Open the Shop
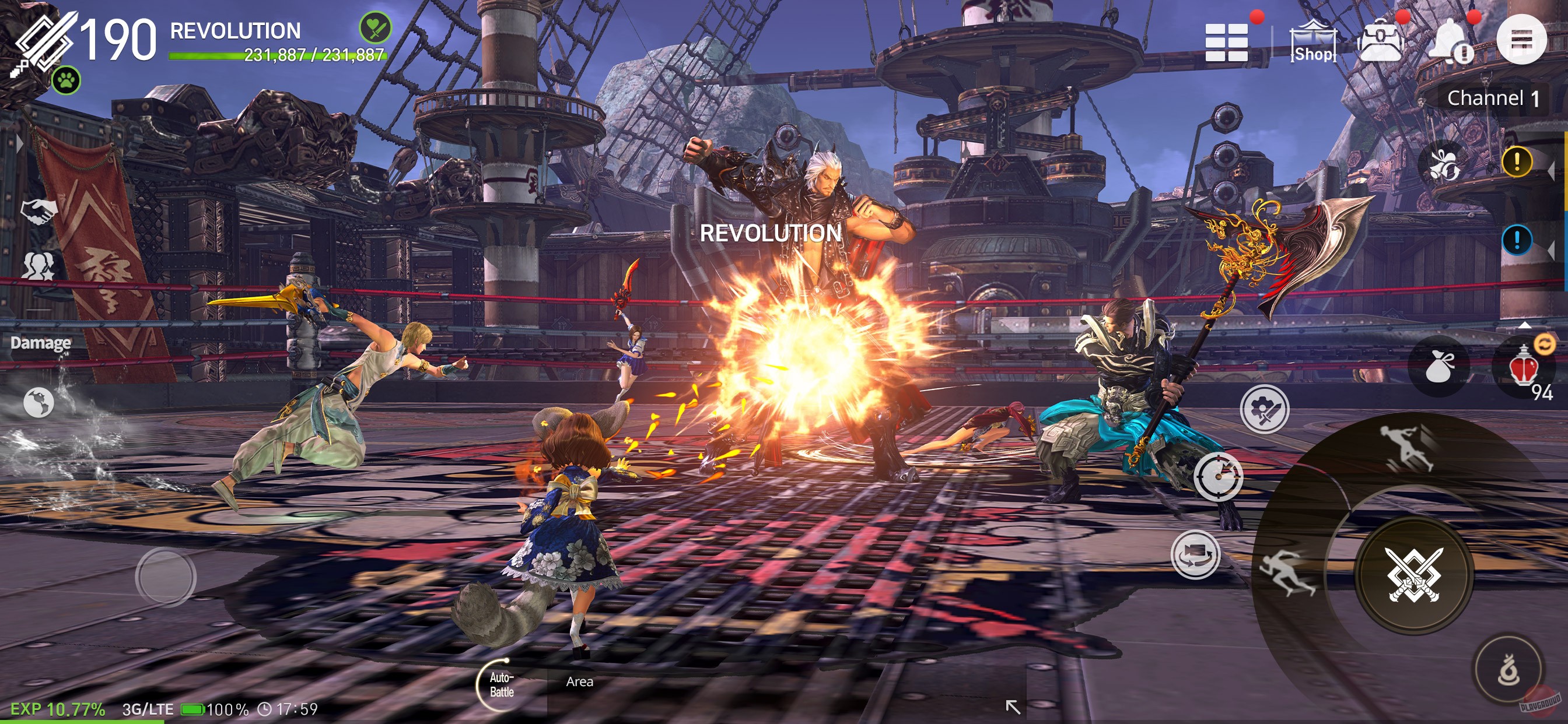The height and width of the screenshot is (724, 1568). coord(1313,42)
